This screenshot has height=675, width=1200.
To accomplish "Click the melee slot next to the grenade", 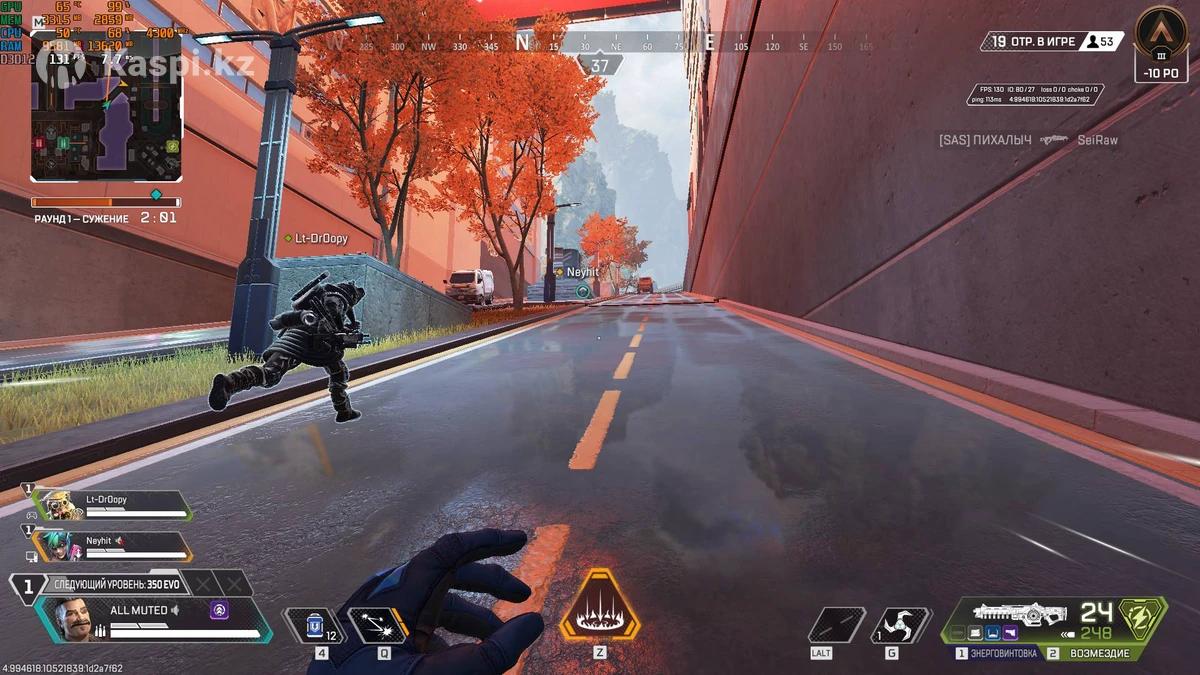I will click(836, 625).
